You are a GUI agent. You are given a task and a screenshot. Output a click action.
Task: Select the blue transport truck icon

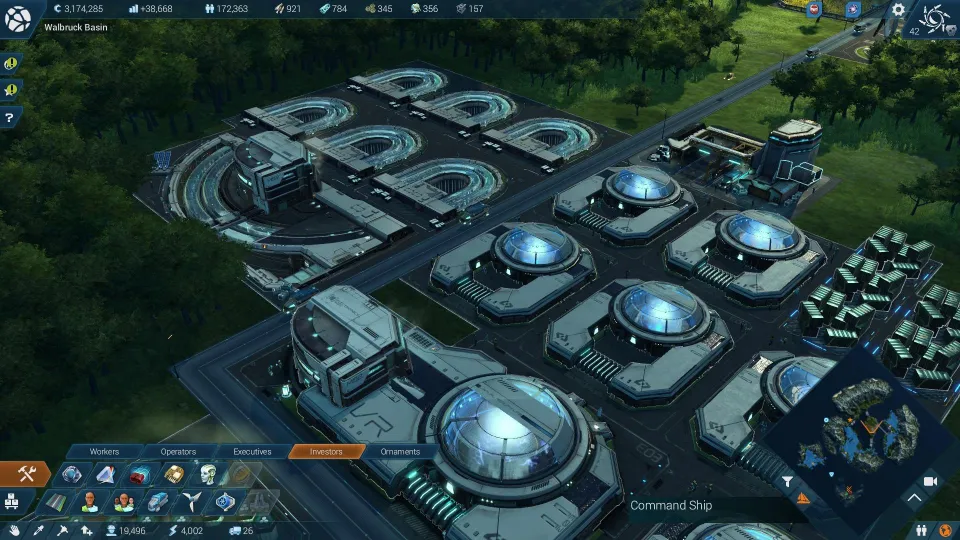click(158, 501)
